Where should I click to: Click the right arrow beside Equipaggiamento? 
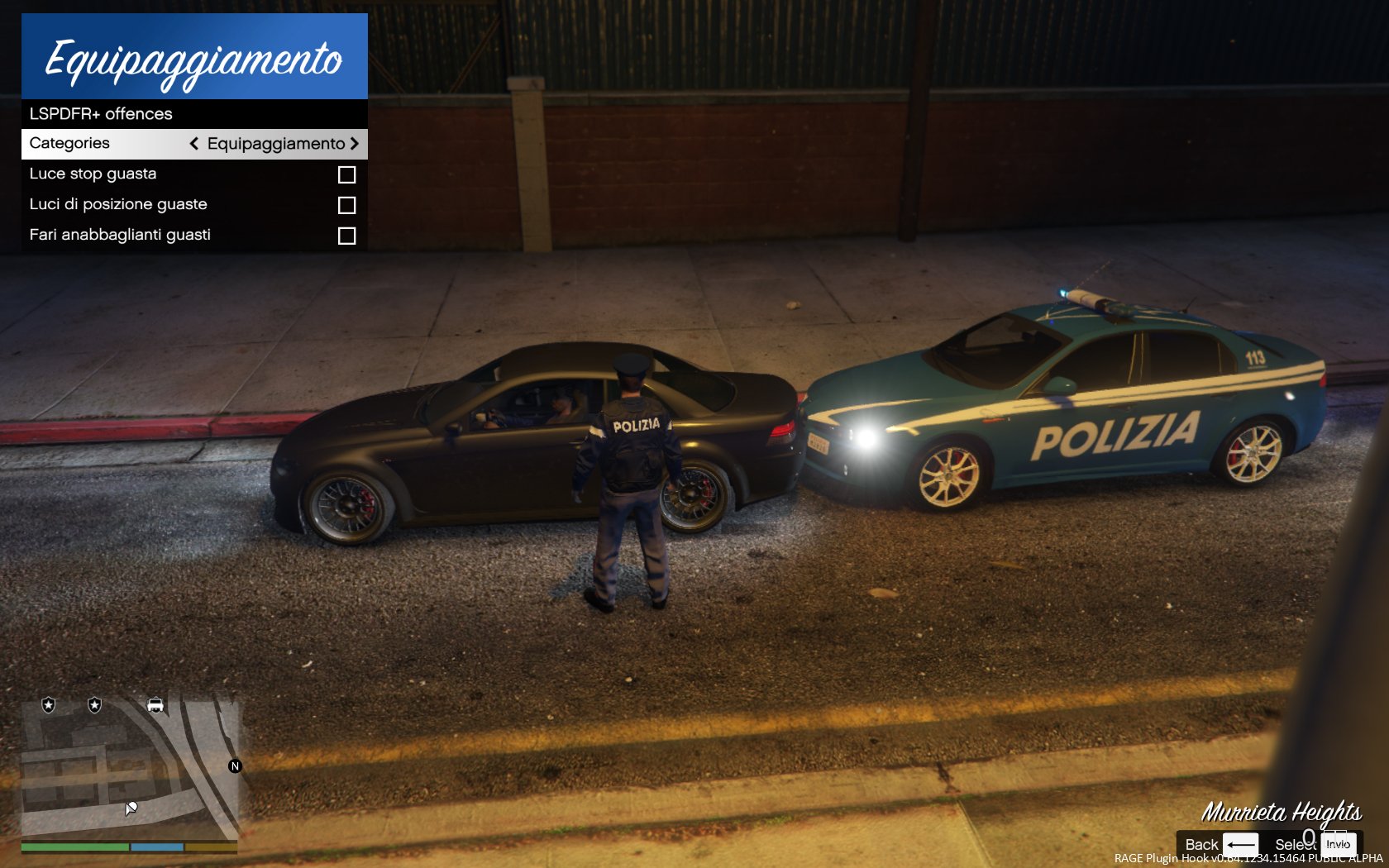(355, 144)
